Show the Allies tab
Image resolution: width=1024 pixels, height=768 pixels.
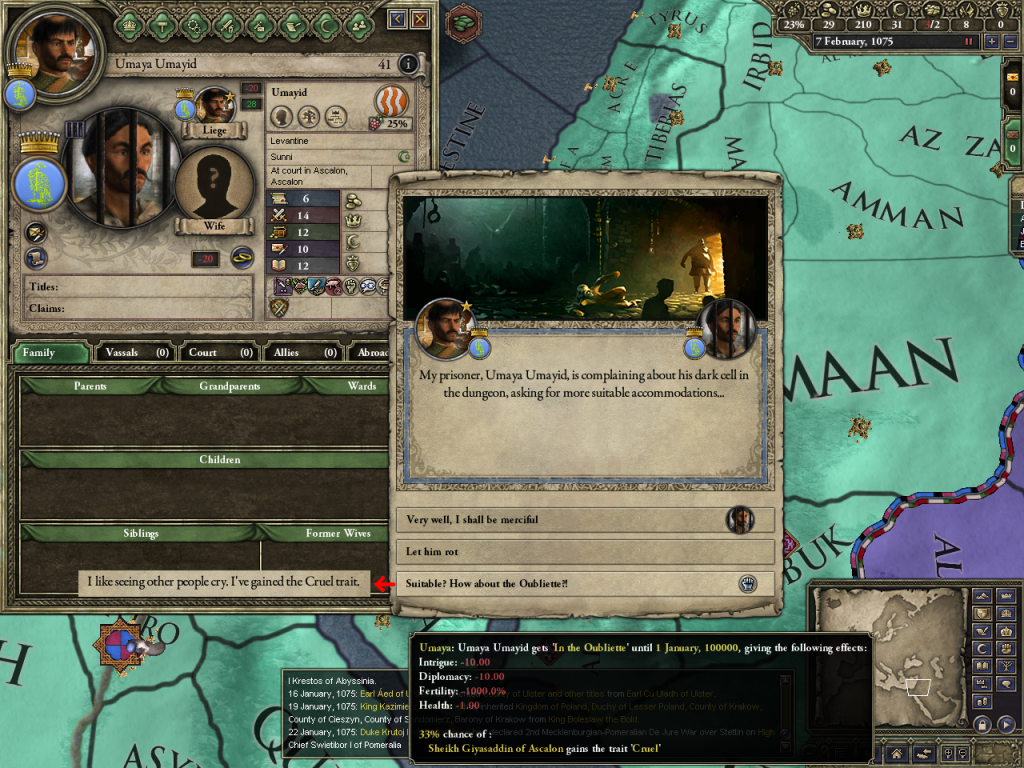pyautogui.click(x=302, y=352)
